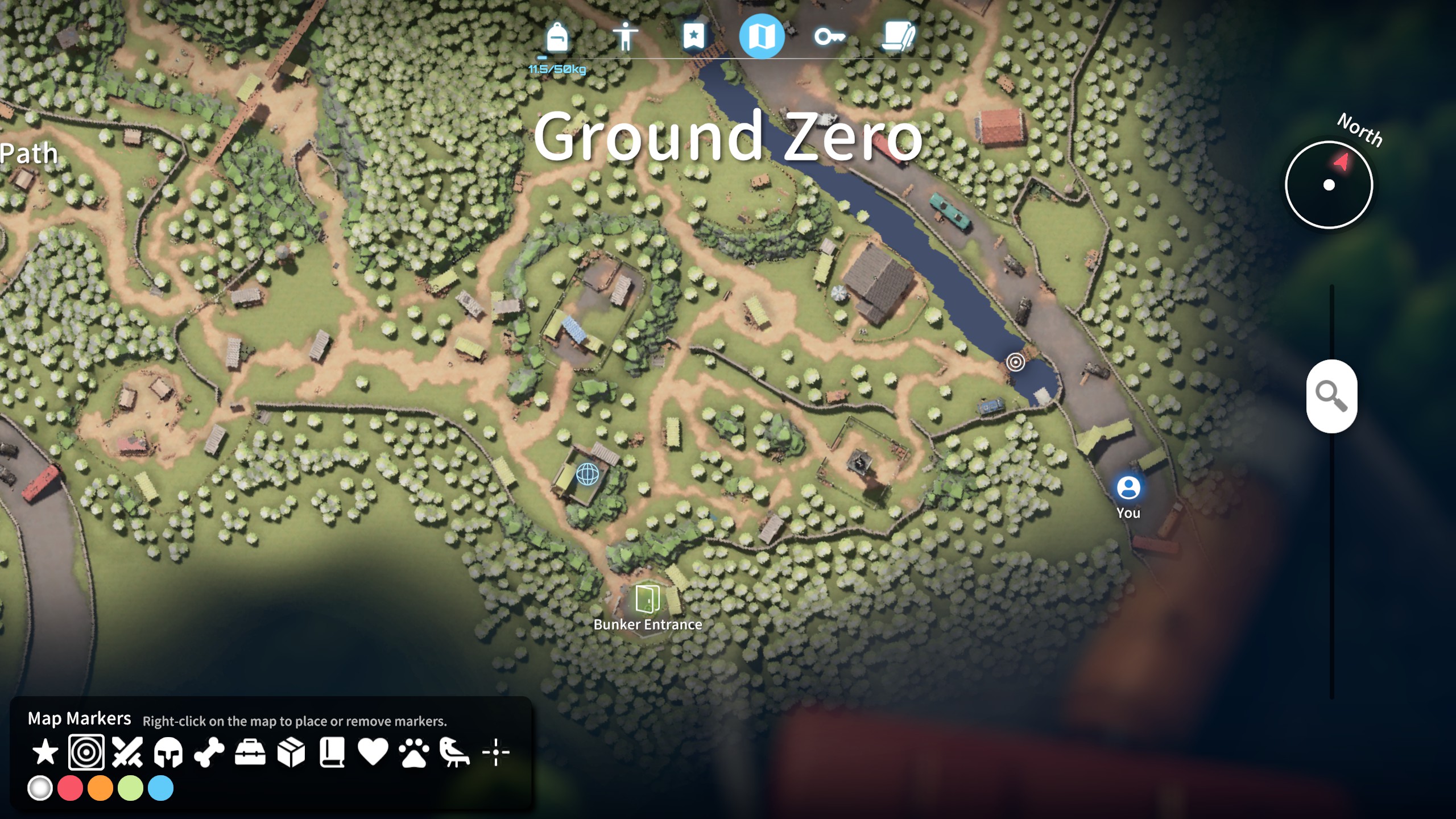The width and height of the screenshot is (1456, 819).
Task: Open the journal tab
Action: click(899, 36)
